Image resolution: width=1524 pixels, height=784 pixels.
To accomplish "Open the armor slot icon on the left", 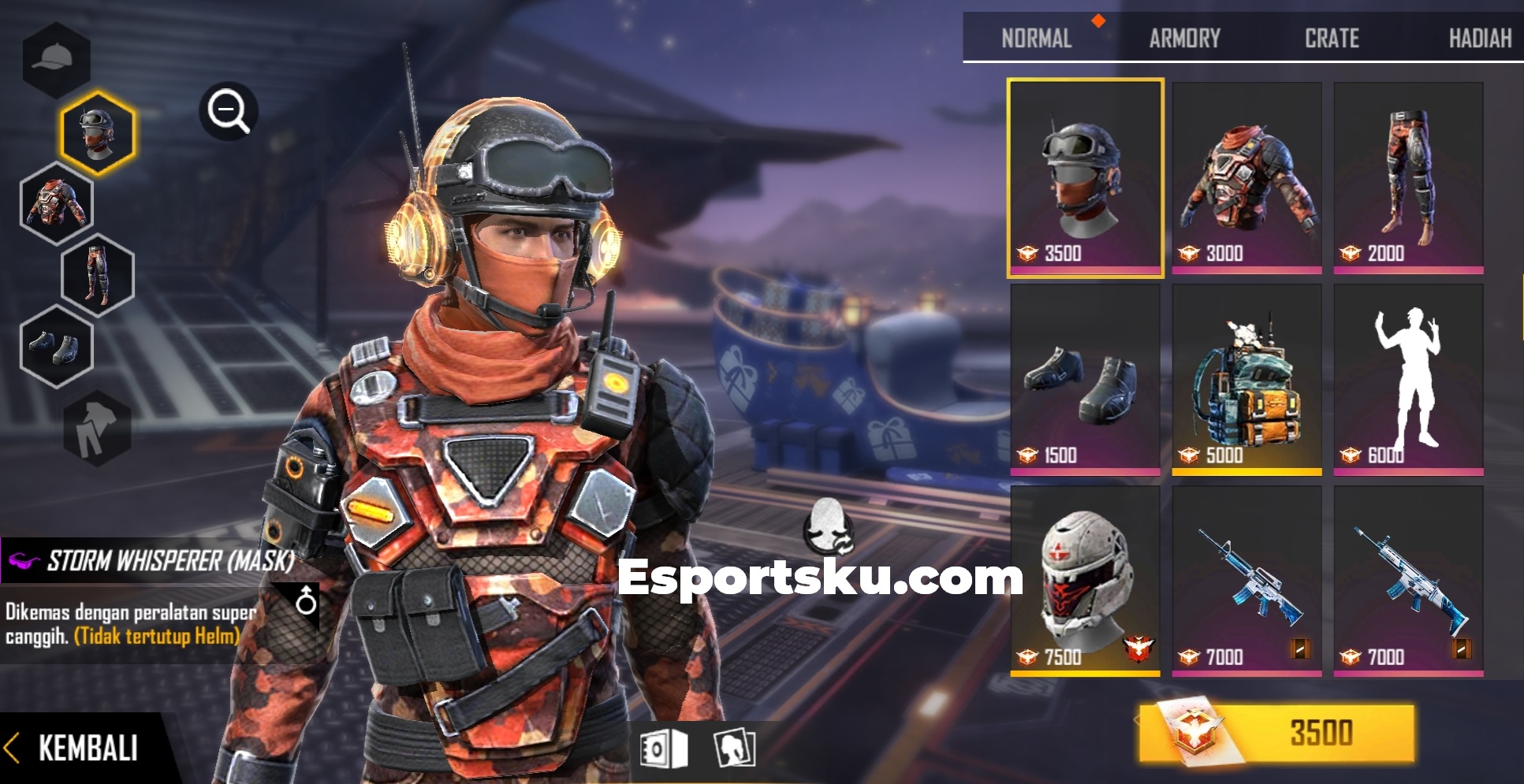I will tap(55, 203).
